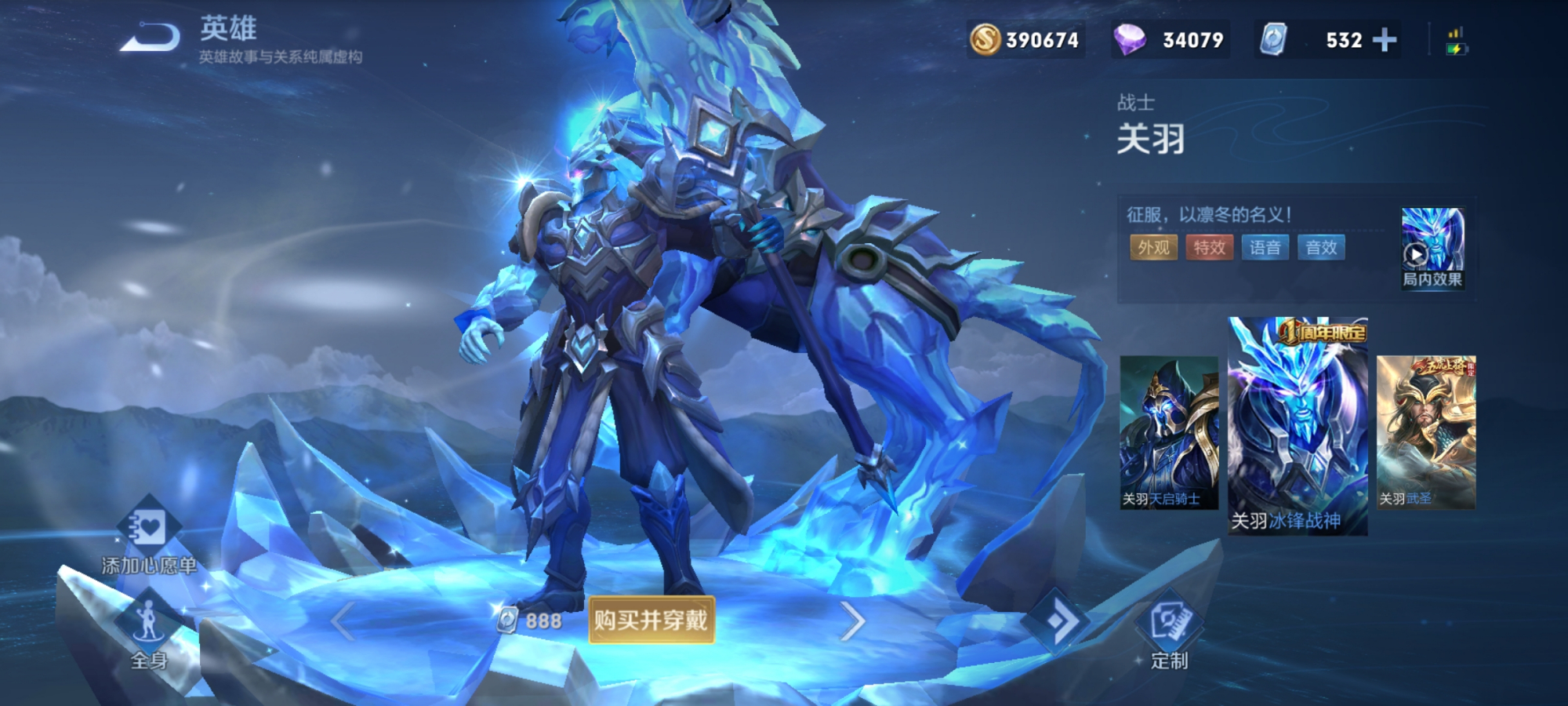Image resolution: width=1568 pixels, height=706 pixels.
Task: Tap the gold coin currency icon
Action: 985,39
